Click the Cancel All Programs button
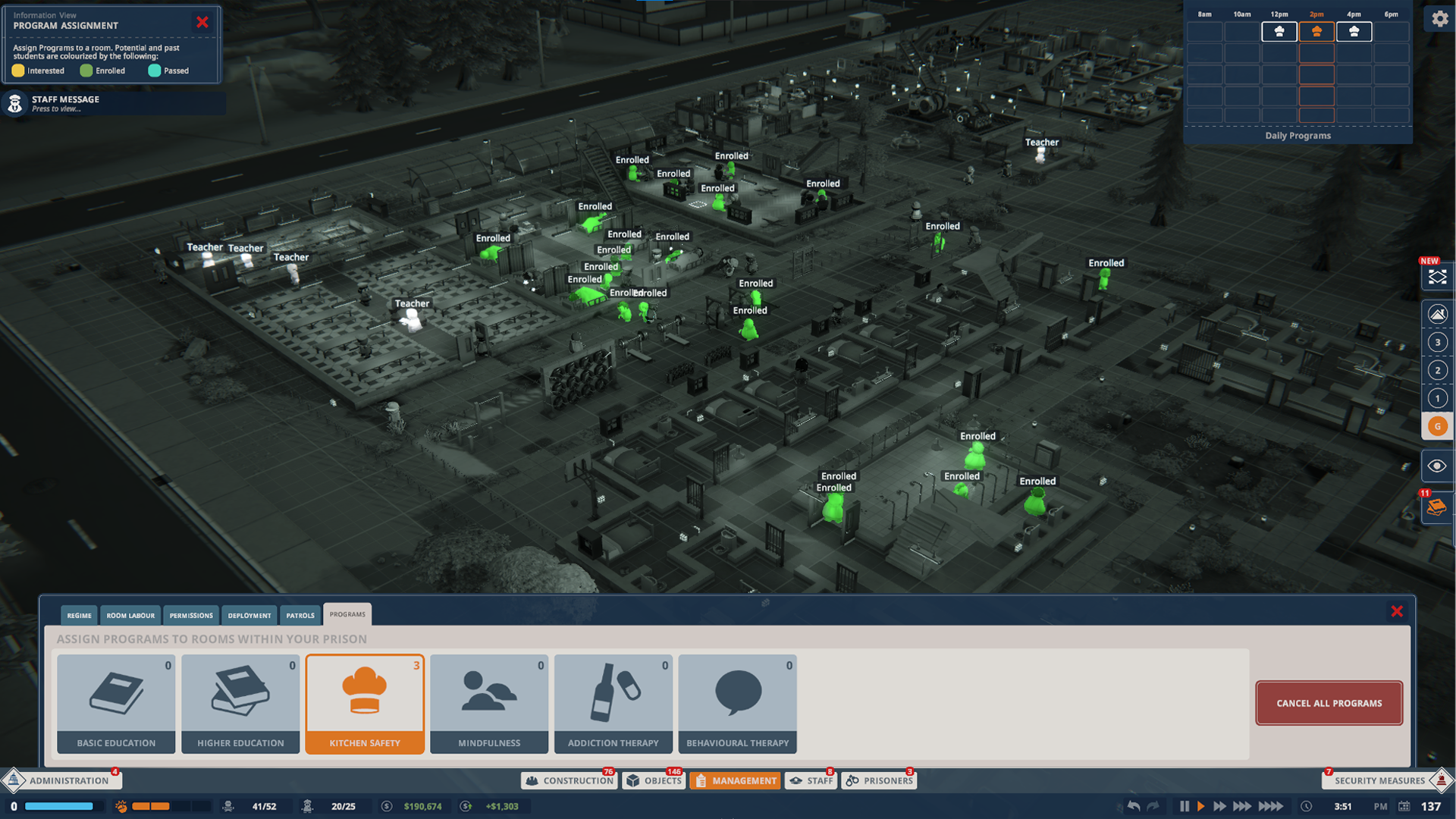Image resolution: width=1456 pixels, height=819 pixels. [x=1329, y=703]
